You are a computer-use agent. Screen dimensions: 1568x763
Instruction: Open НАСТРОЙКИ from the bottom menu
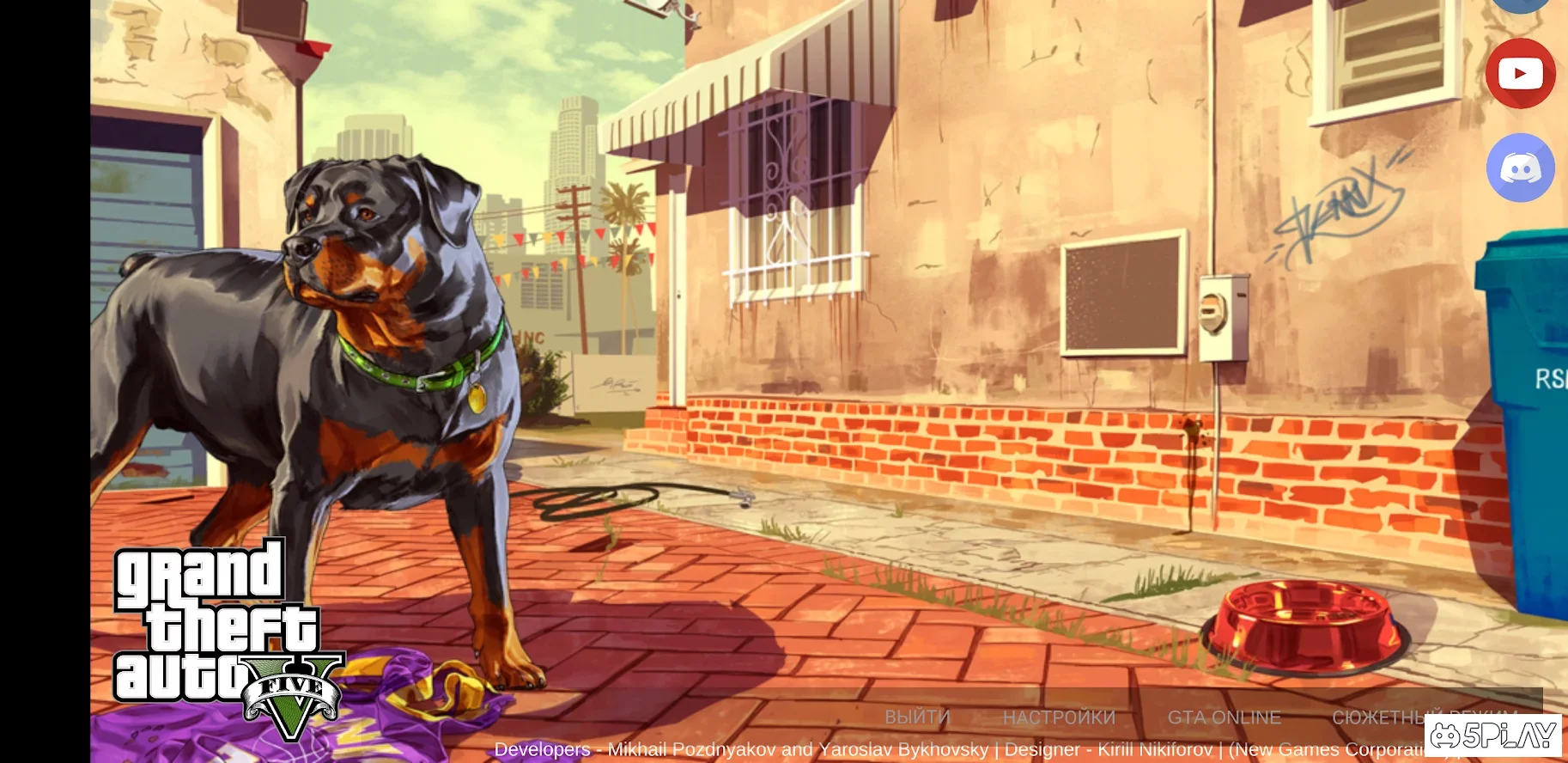click(1061, 717)
